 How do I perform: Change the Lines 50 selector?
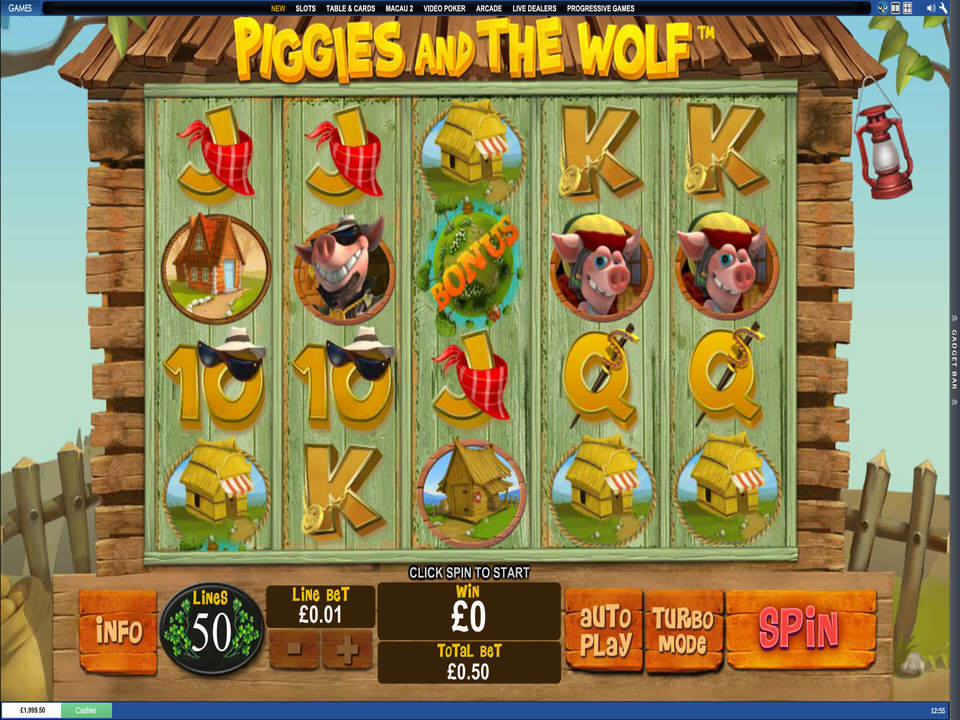point(212,631)
